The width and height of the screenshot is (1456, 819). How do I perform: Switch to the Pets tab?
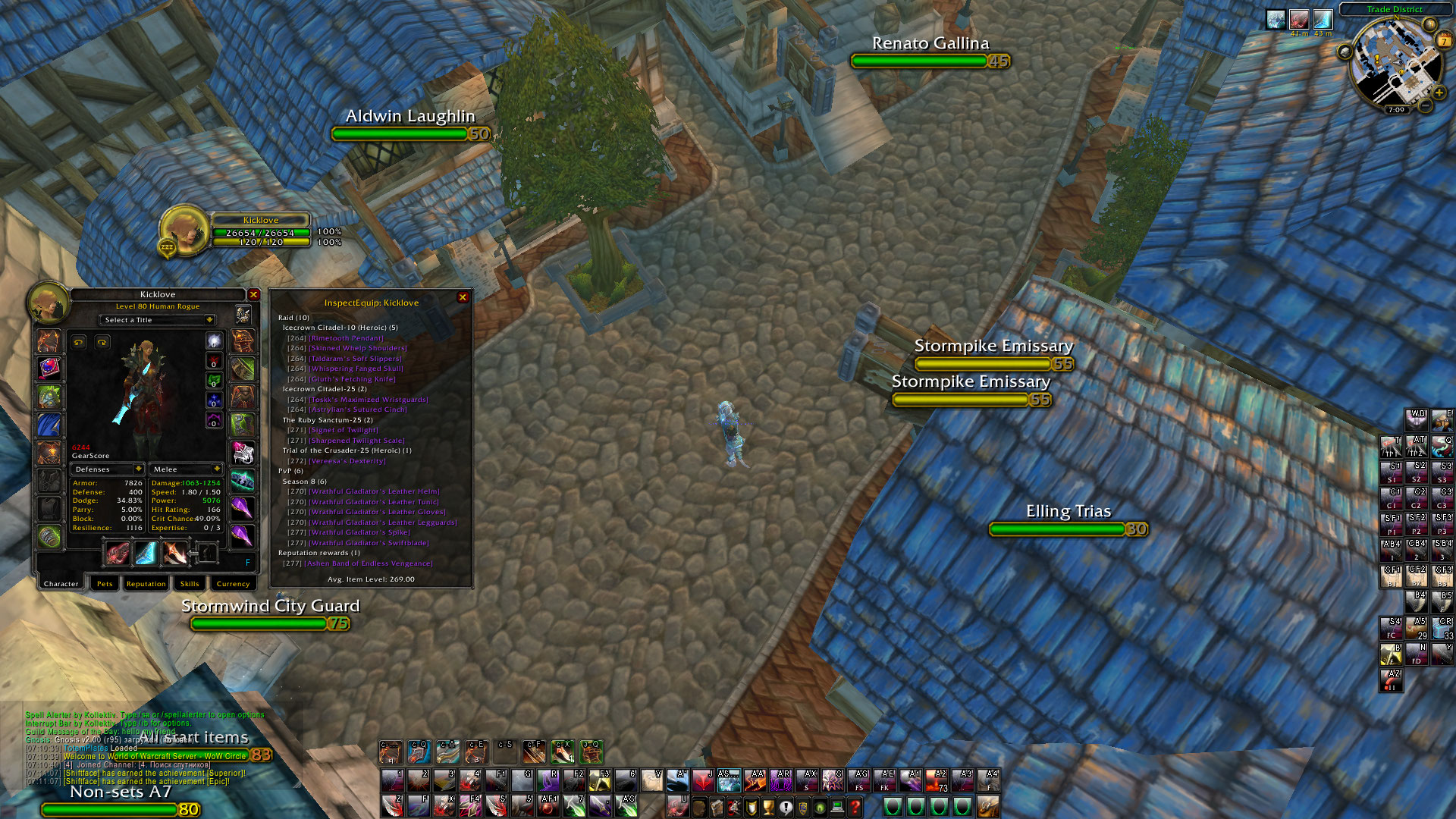(105, 584)
